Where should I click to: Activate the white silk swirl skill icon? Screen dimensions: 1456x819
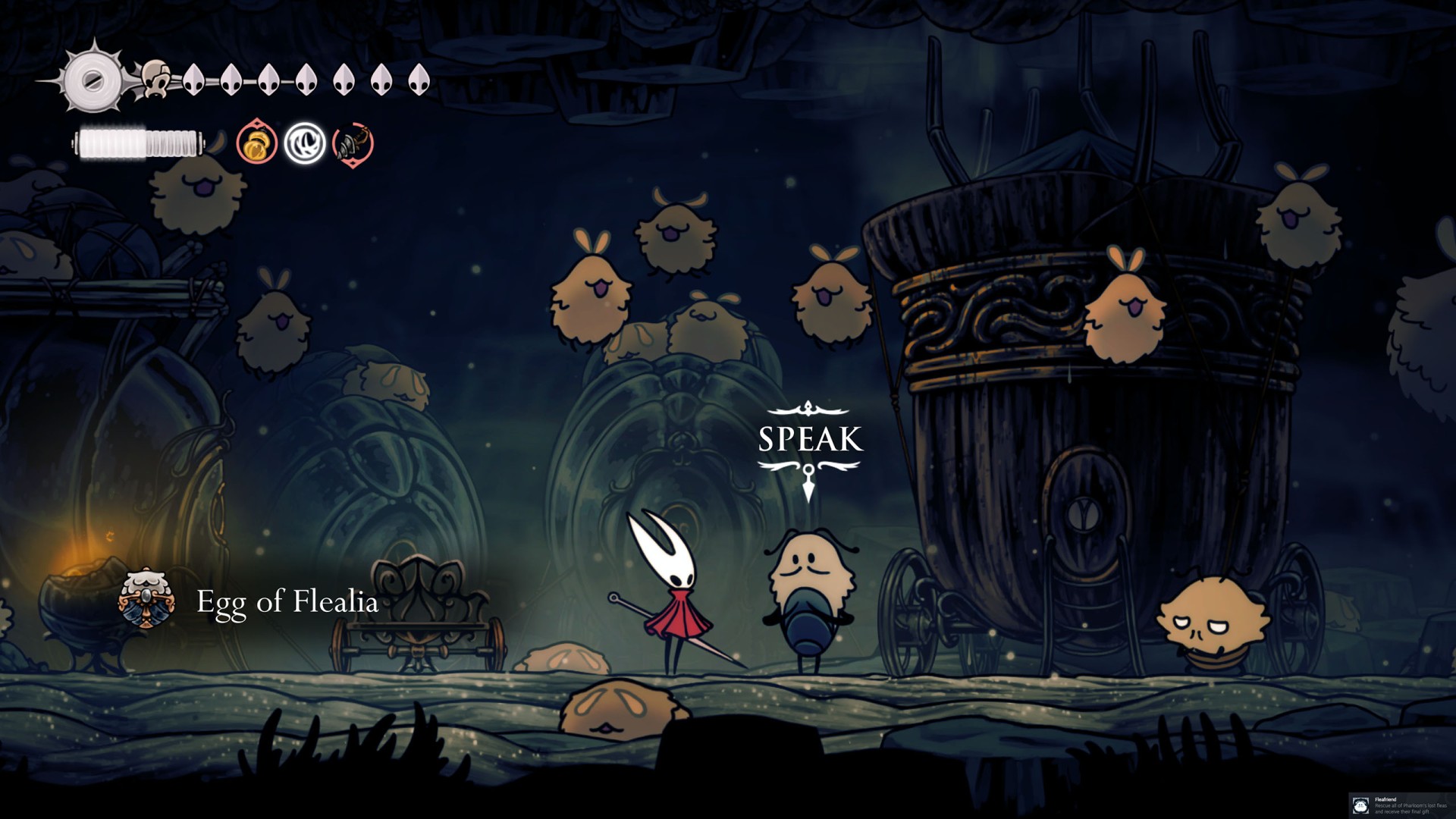[305, 143]
